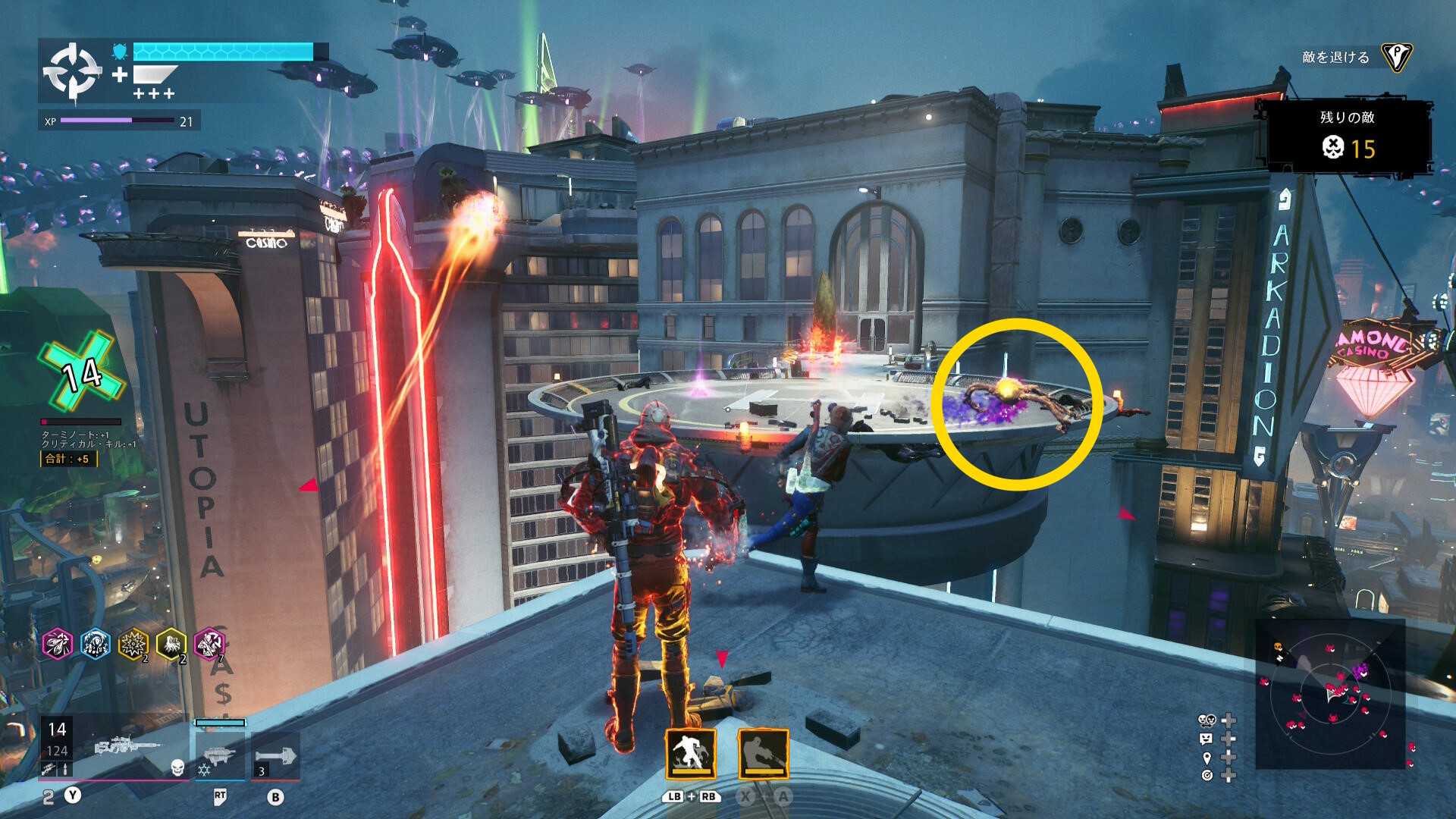This screenshot has width=1456, height=819.
Task: Click the map pin waypoint icon
Action: (x=1207, y=757)
